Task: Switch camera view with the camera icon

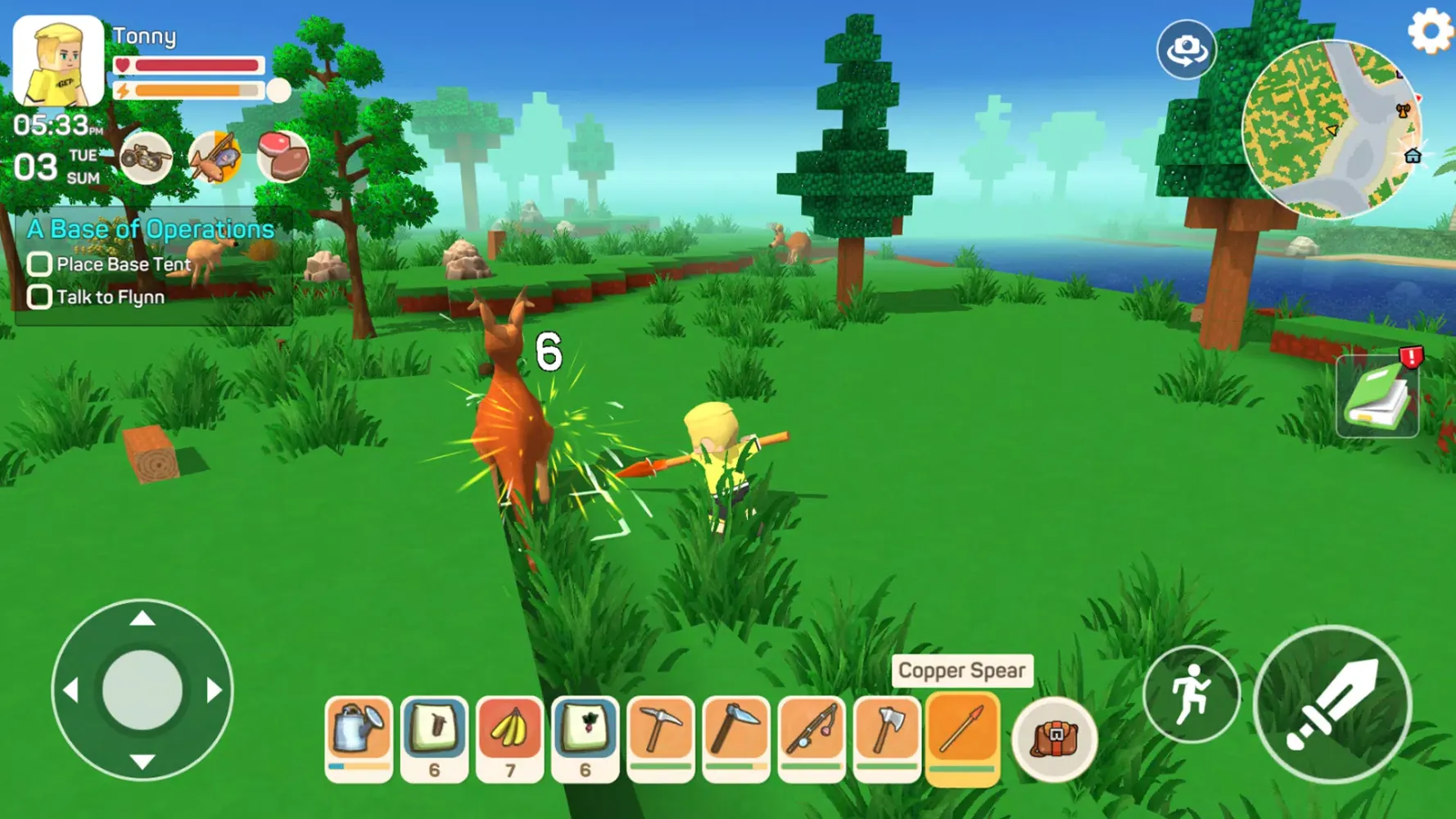Action: 1186,49
